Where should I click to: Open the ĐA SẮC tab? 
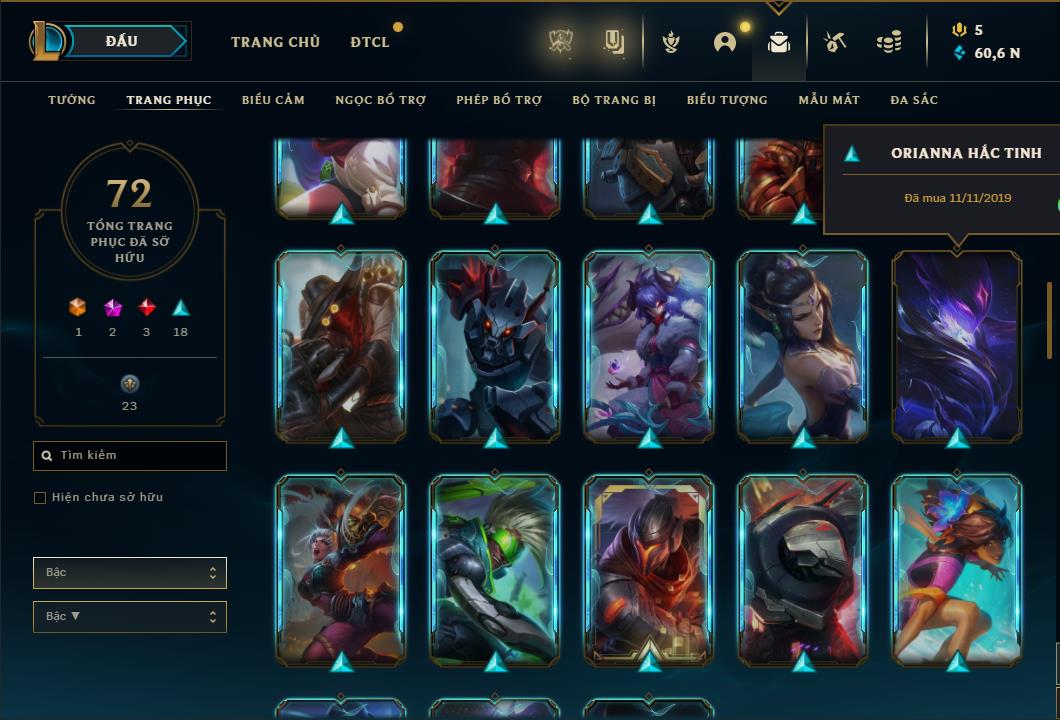(914, 100)
